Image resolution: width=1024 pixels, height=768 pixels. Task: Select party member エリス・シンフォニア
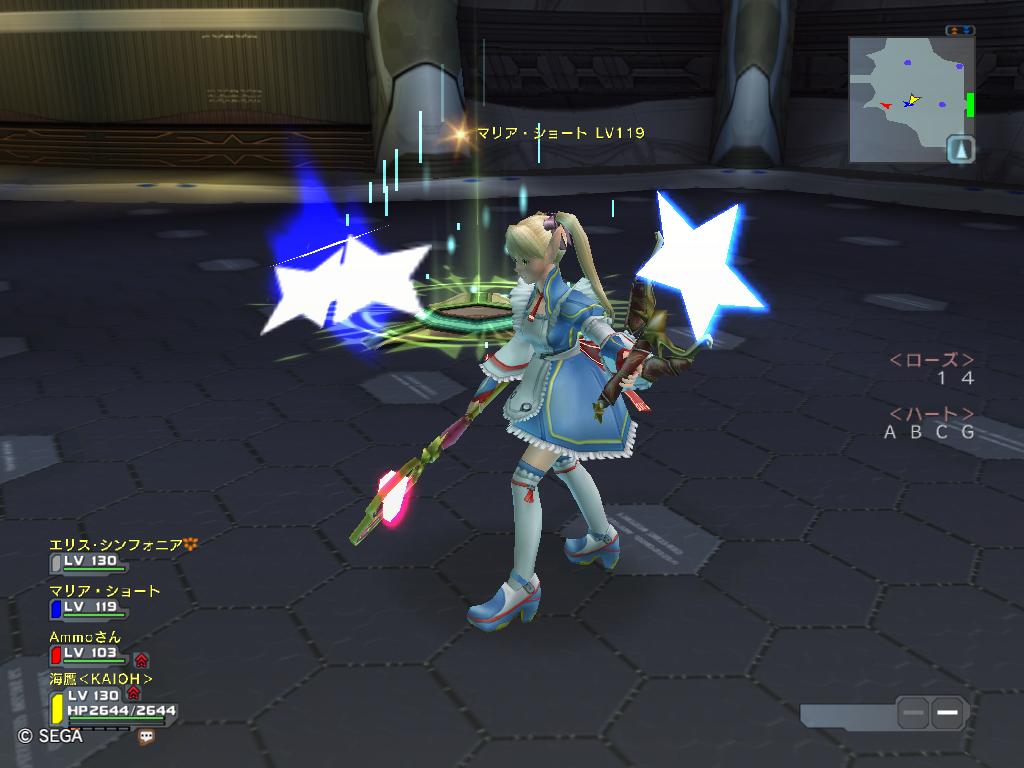click(x=116, y=545)
